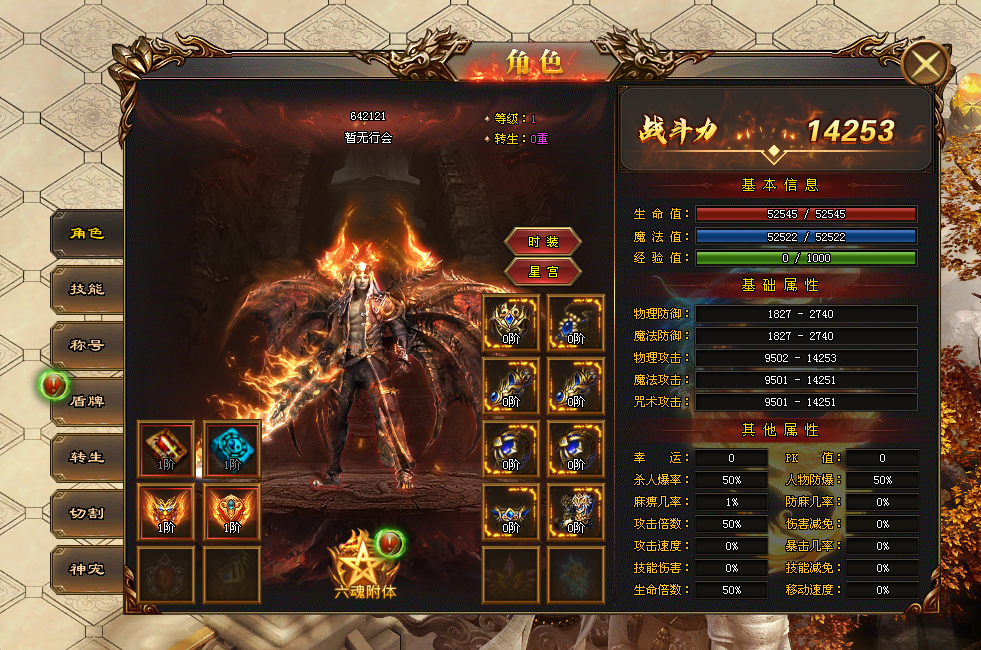Image resolution: width=981 pixels, height=650 pixels.
Task: Choose the winged blue-gem belt slot
Action: 512,512
